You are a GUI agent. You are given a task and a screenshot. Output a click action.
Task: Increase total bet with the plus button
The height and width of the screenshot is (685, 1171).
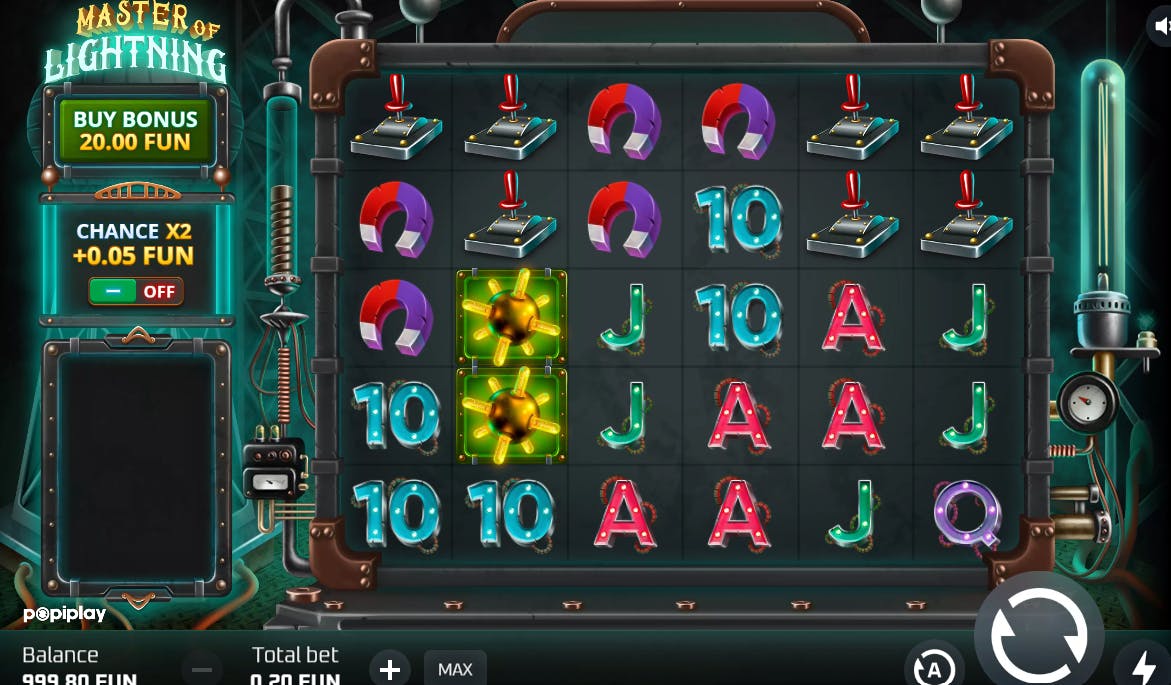click(390, 668)
